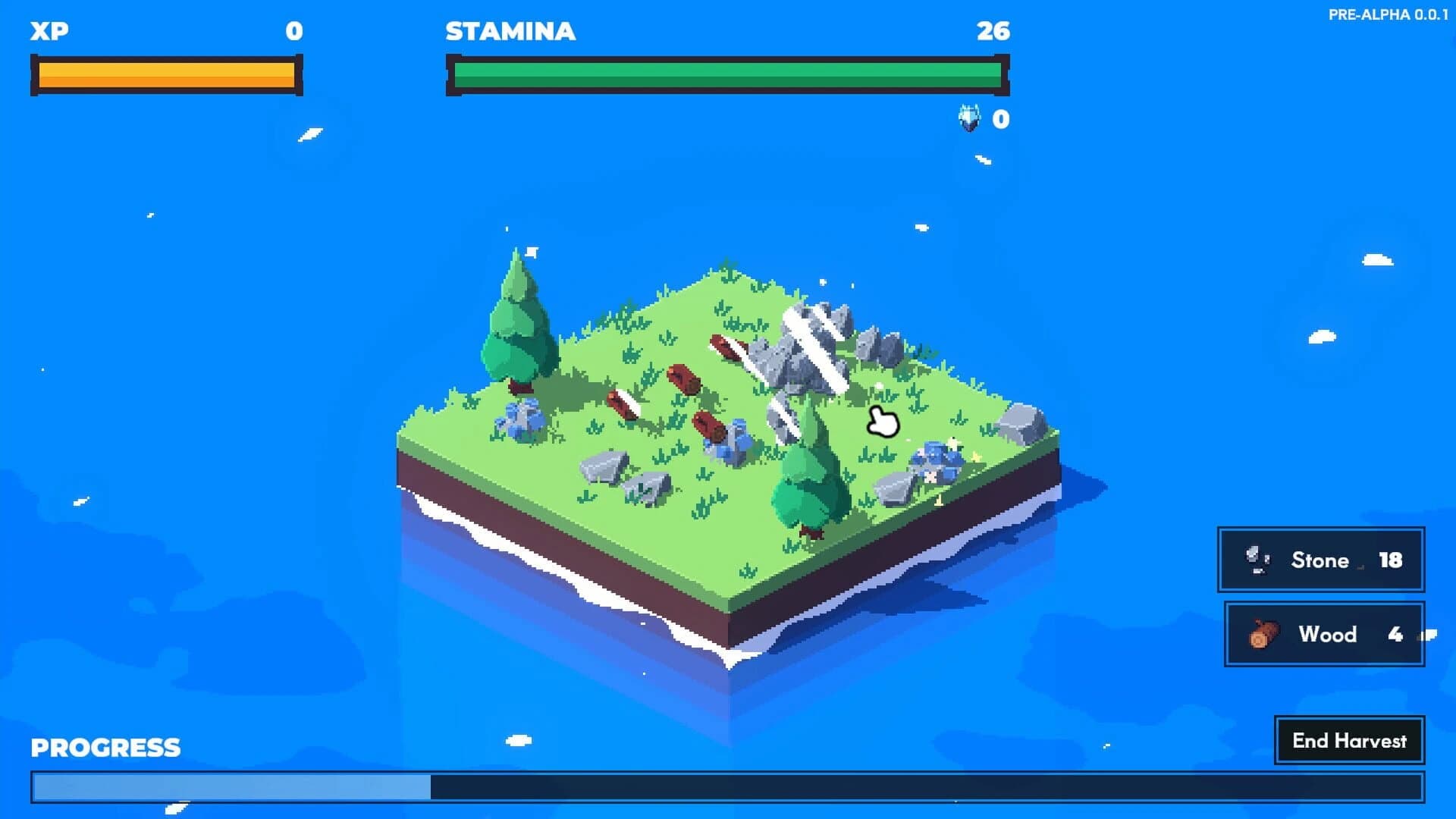Click the STAMINA label at the top

(x=510, y=32)
